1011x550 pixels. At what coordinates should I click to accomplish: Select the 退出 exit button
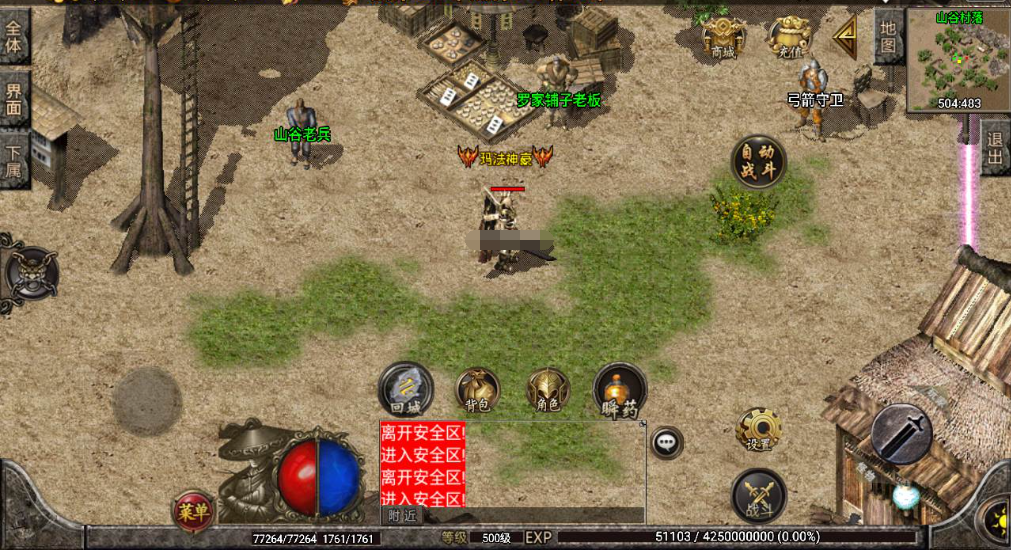[x=995, y=147]
